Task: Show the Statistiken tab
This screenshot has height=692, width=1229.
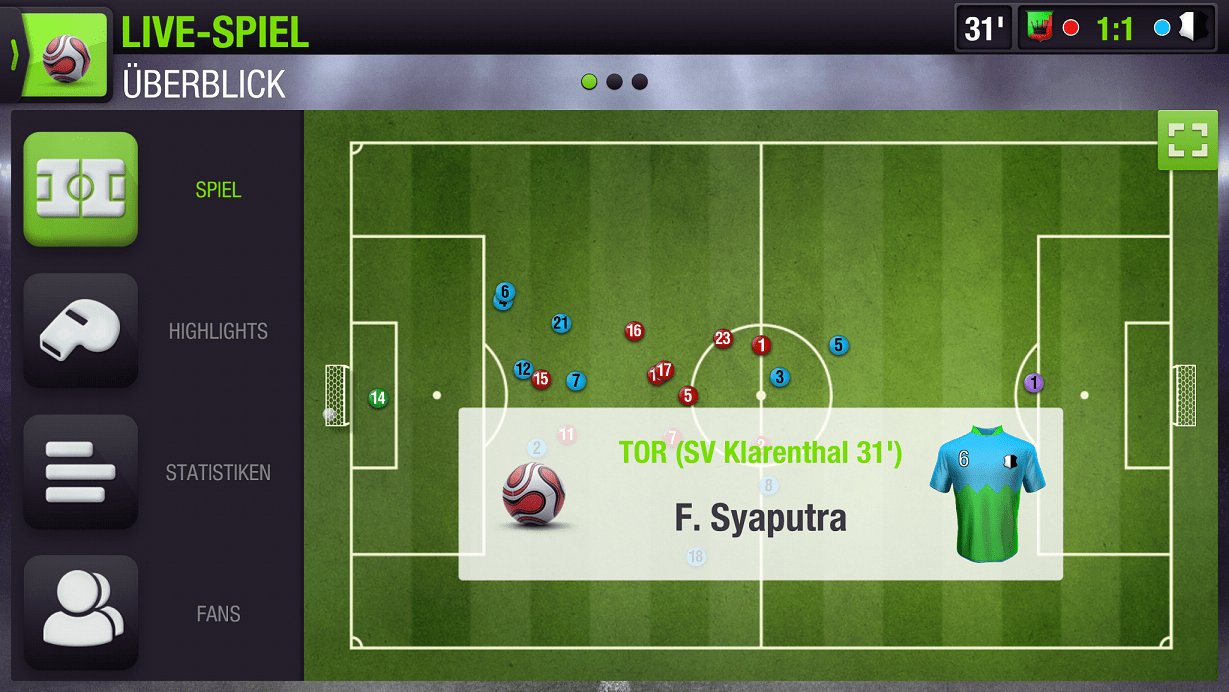Action: pos(81,472)
